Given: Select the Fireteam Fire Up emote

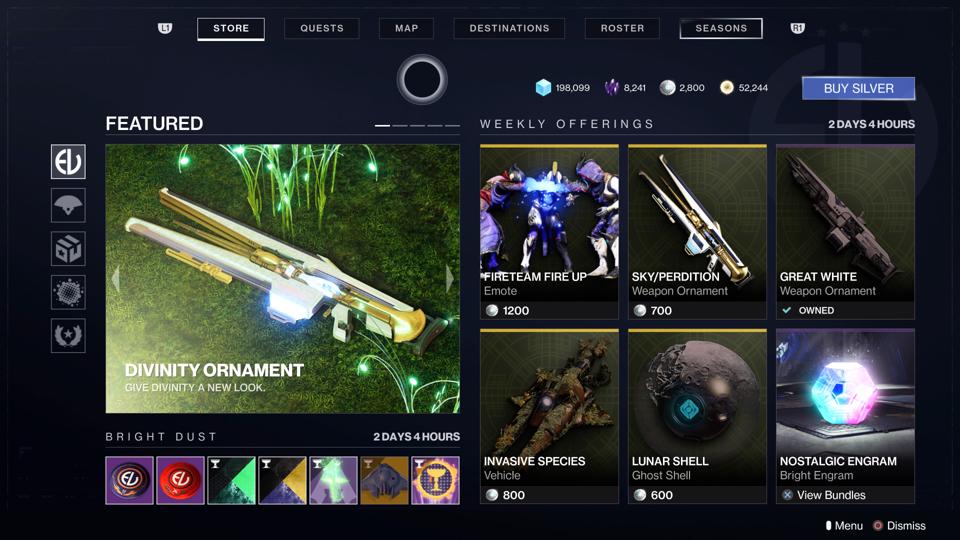Looking at the screenshot, I should [x=549, y=232].
